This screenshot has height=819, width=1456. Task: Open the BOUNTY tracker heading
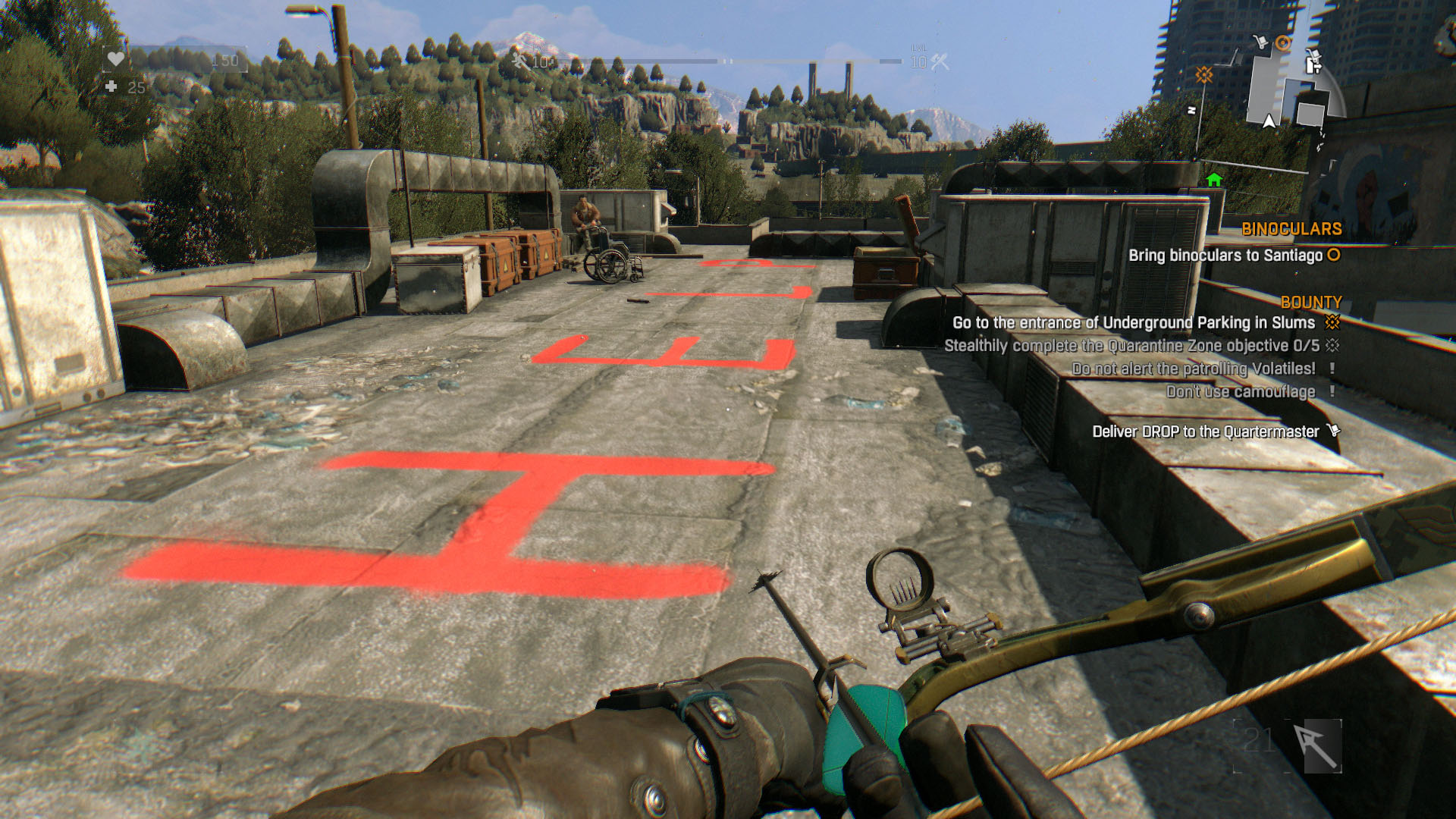tap(1311, 302)
